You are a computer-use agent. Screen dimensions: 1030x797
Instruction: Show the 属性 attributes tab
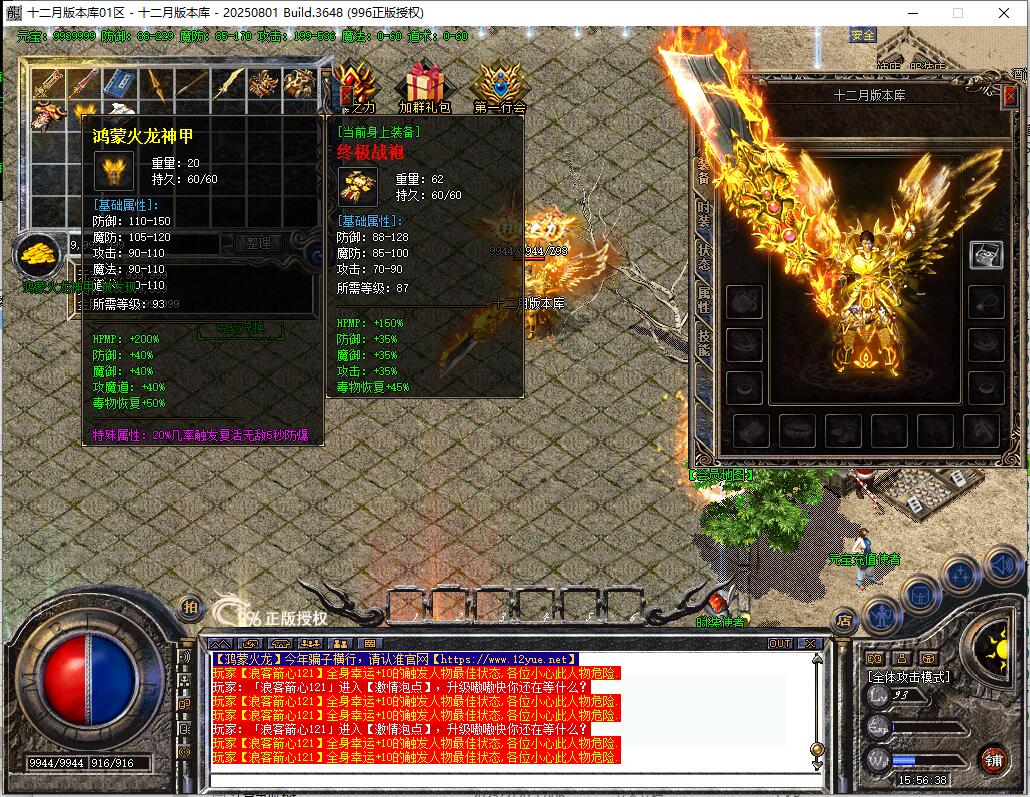[x=704, y=300]
